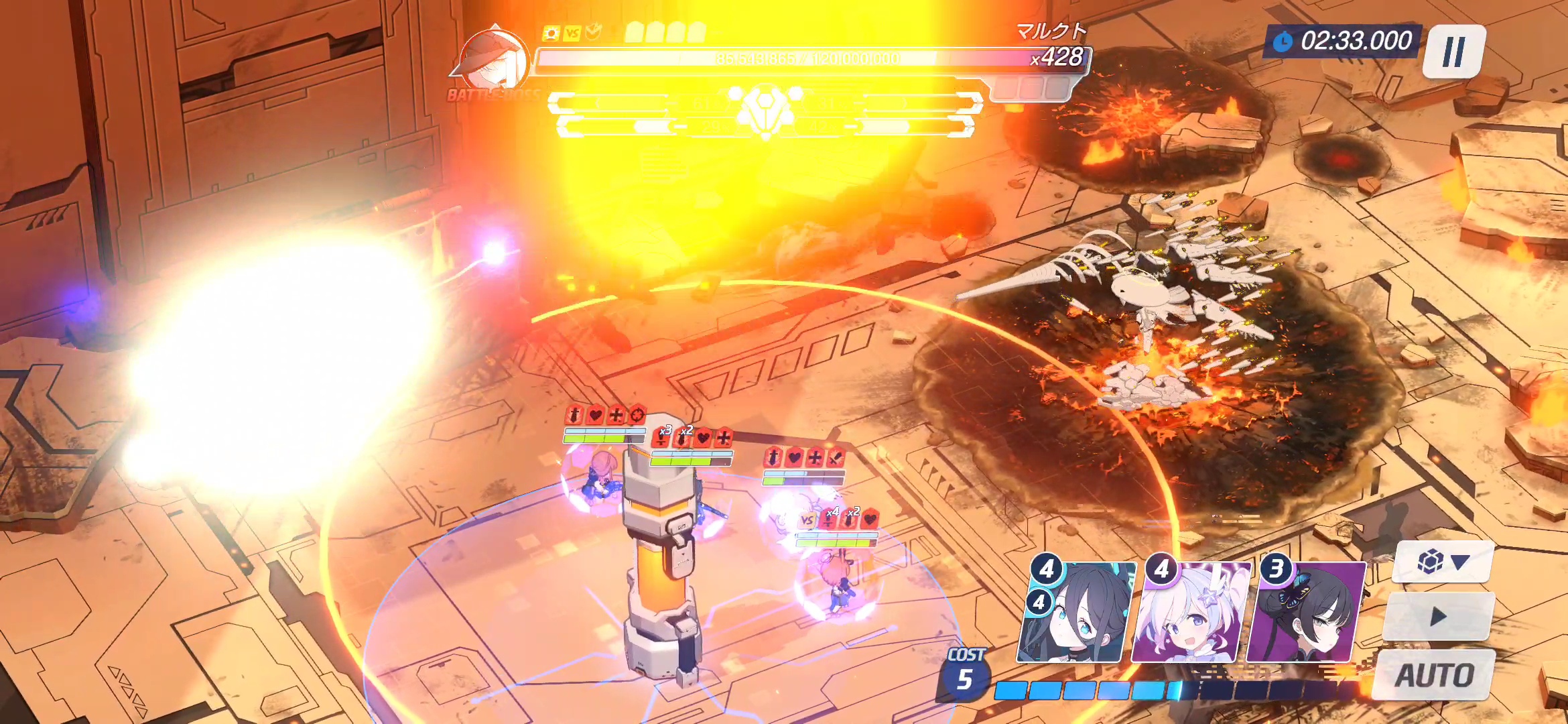This screenshot has width=1568, height=724.
Task: Click the battle speed arrow button
Action: [x=1438, y=617]
